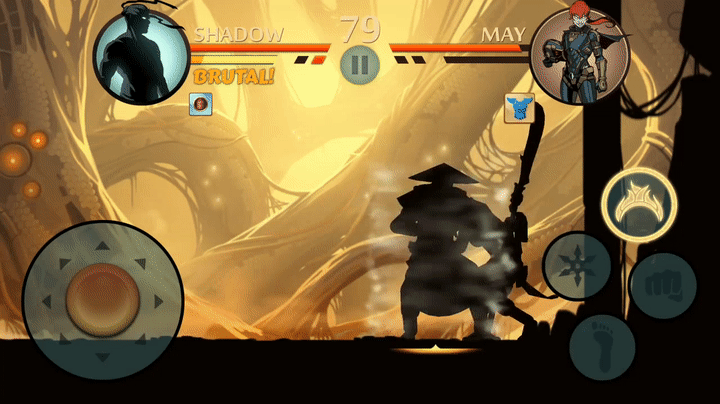The height and width of the screenshot is (404, 720).
Task: Pause the fight with the pause button
Action: click(360, 65)
